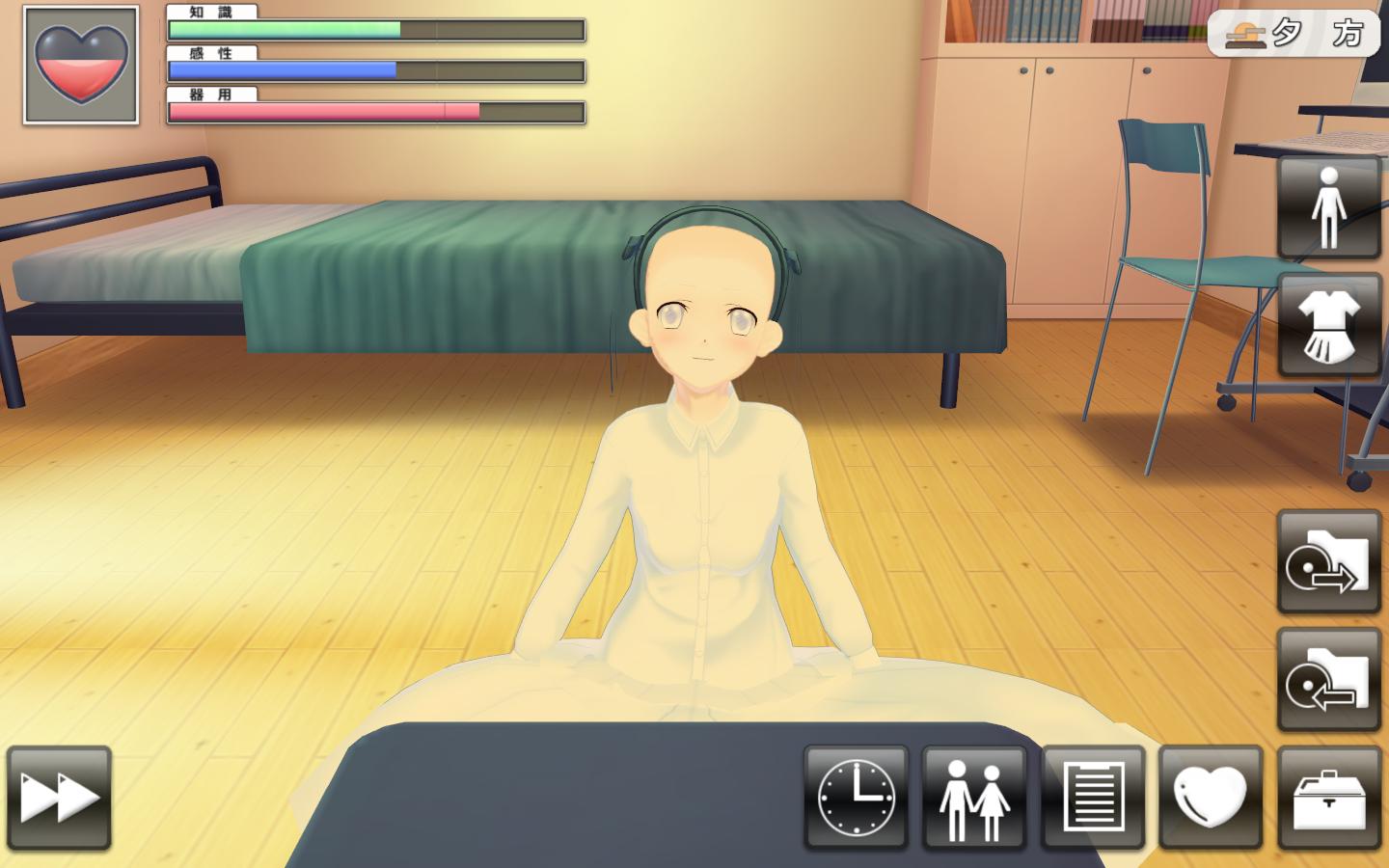The image size is (1389, 868).
Task: Click the red heart gauge portrait
Action: (81, 66)
